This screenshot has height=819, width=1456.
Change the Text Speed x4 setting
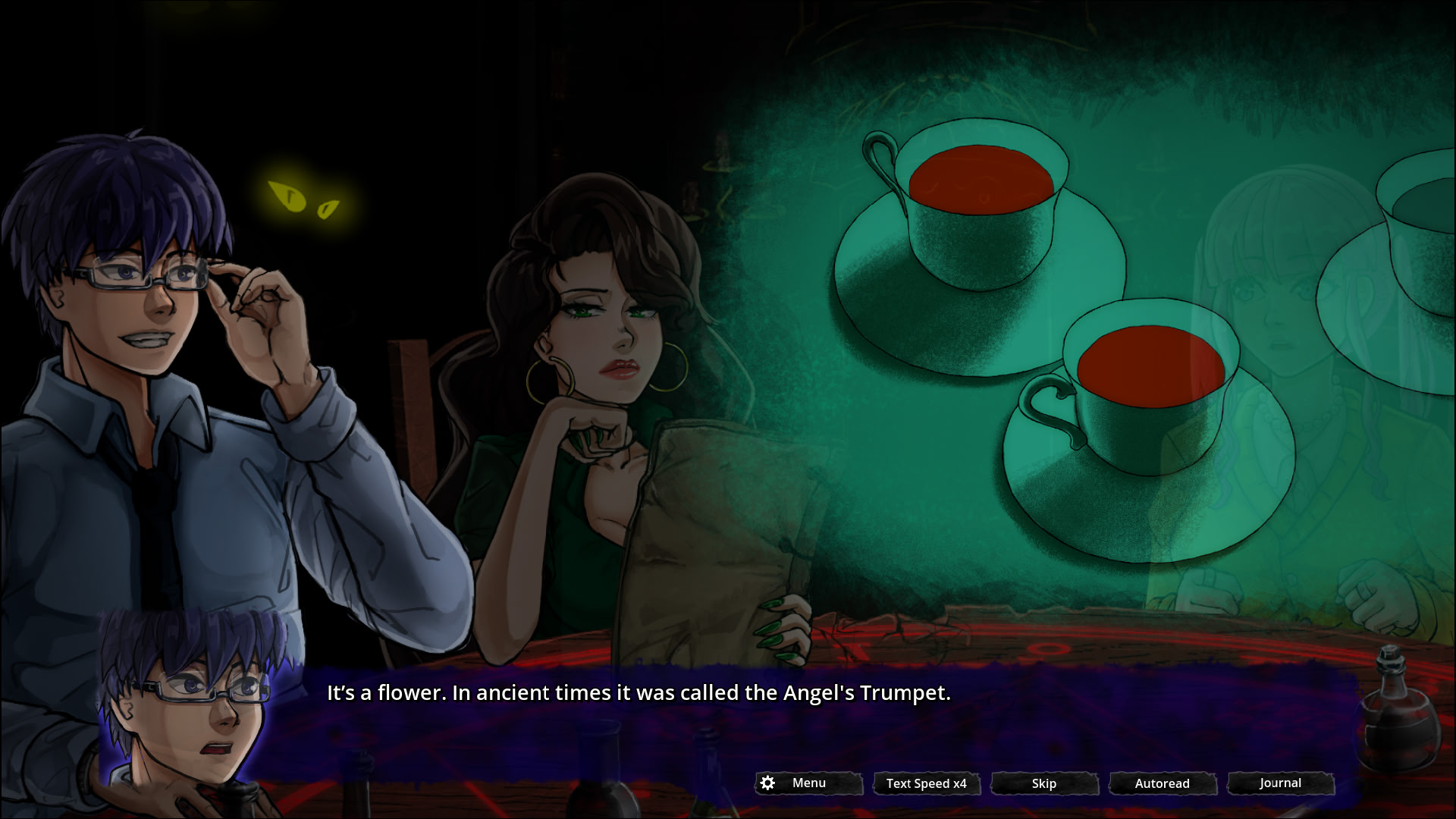coord(926,783)
